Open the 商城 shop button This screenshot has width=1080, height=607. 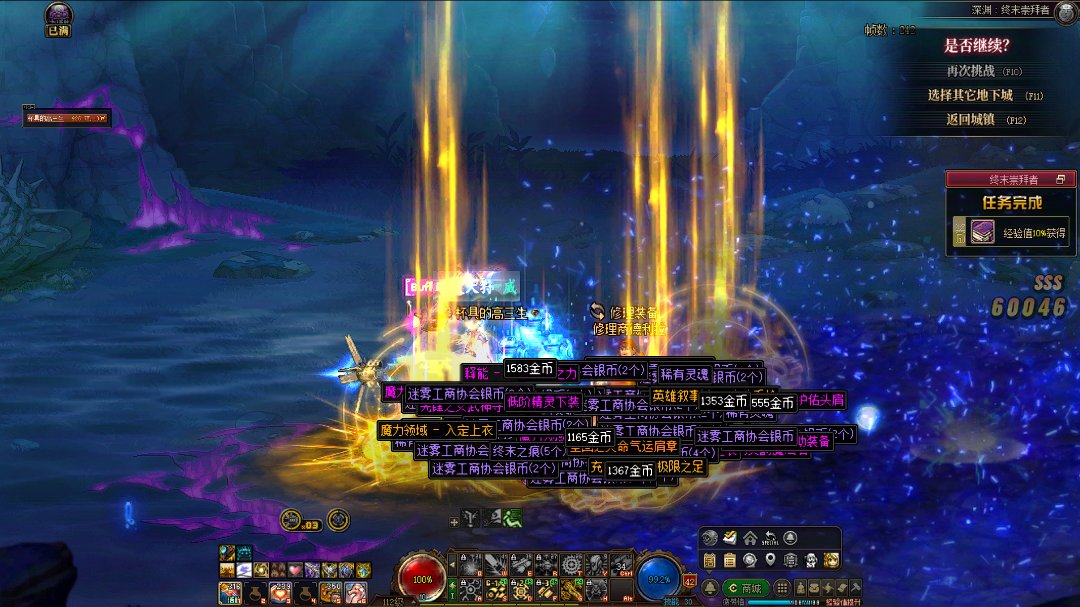click(747, 587)
